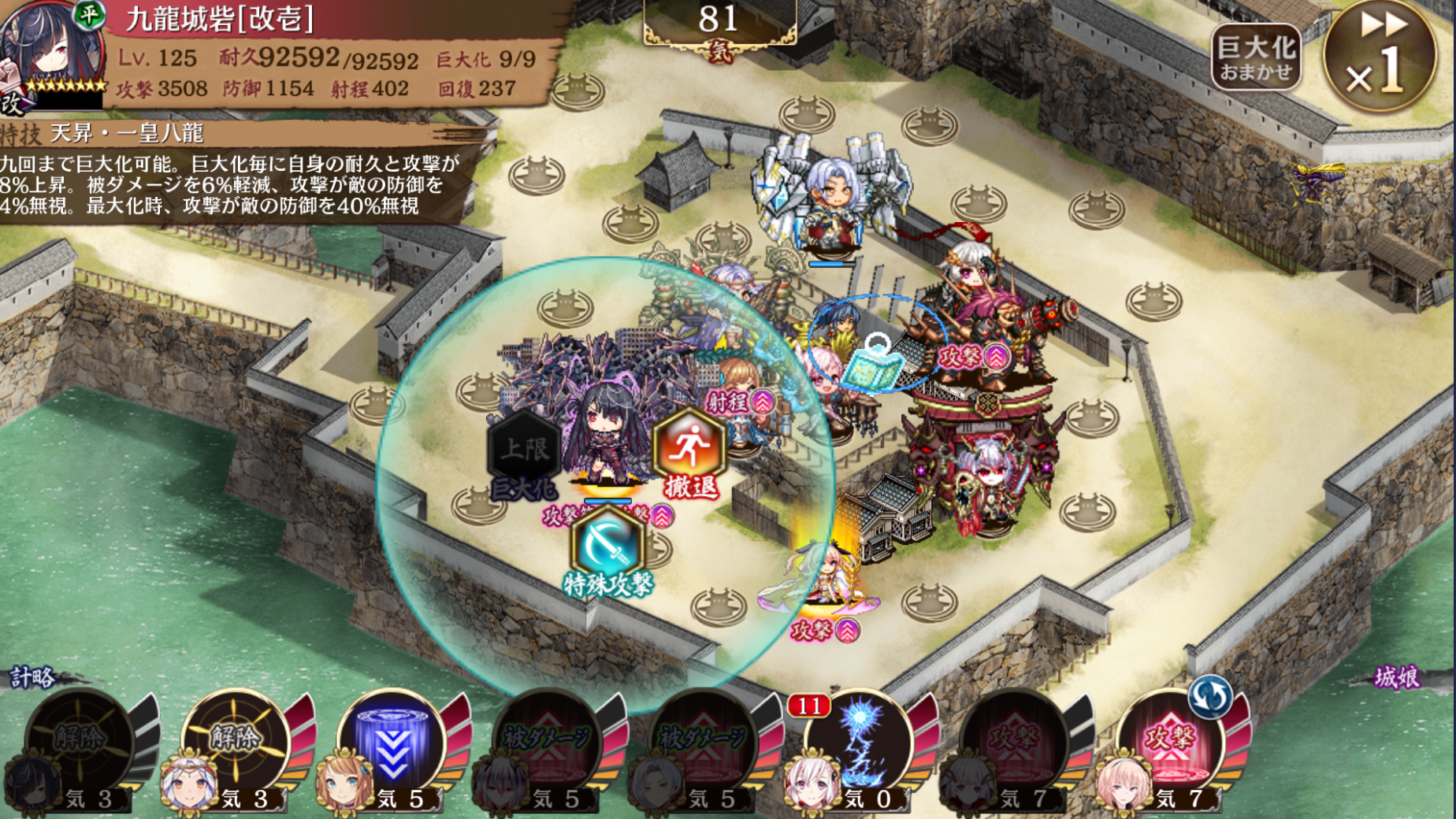
Task: Use the bright 攻撃 stratagem costing 気7
Action: [1171, 744]
